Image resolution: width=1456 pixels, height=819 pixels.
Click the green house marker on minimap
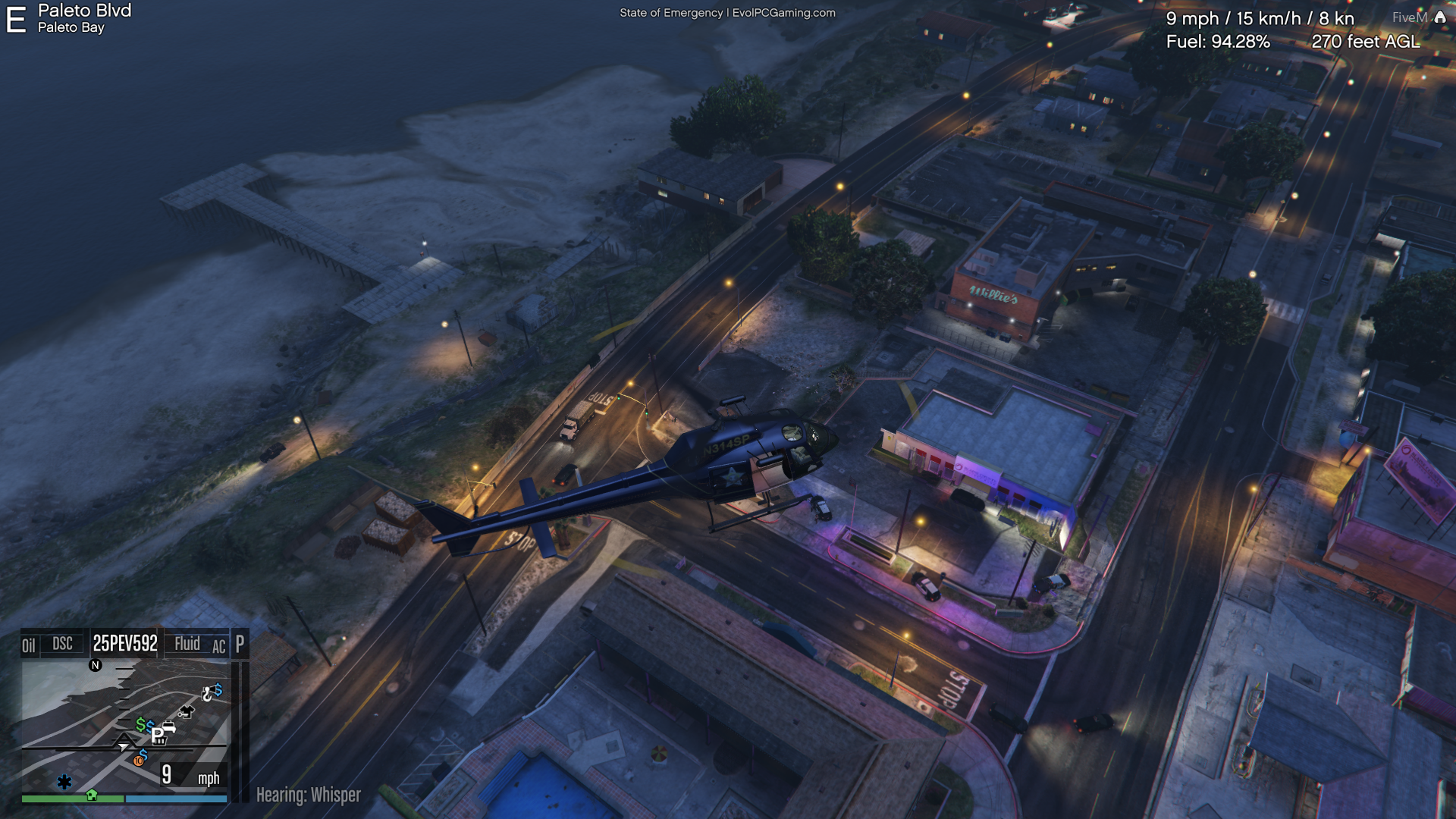tap(92, 795)
